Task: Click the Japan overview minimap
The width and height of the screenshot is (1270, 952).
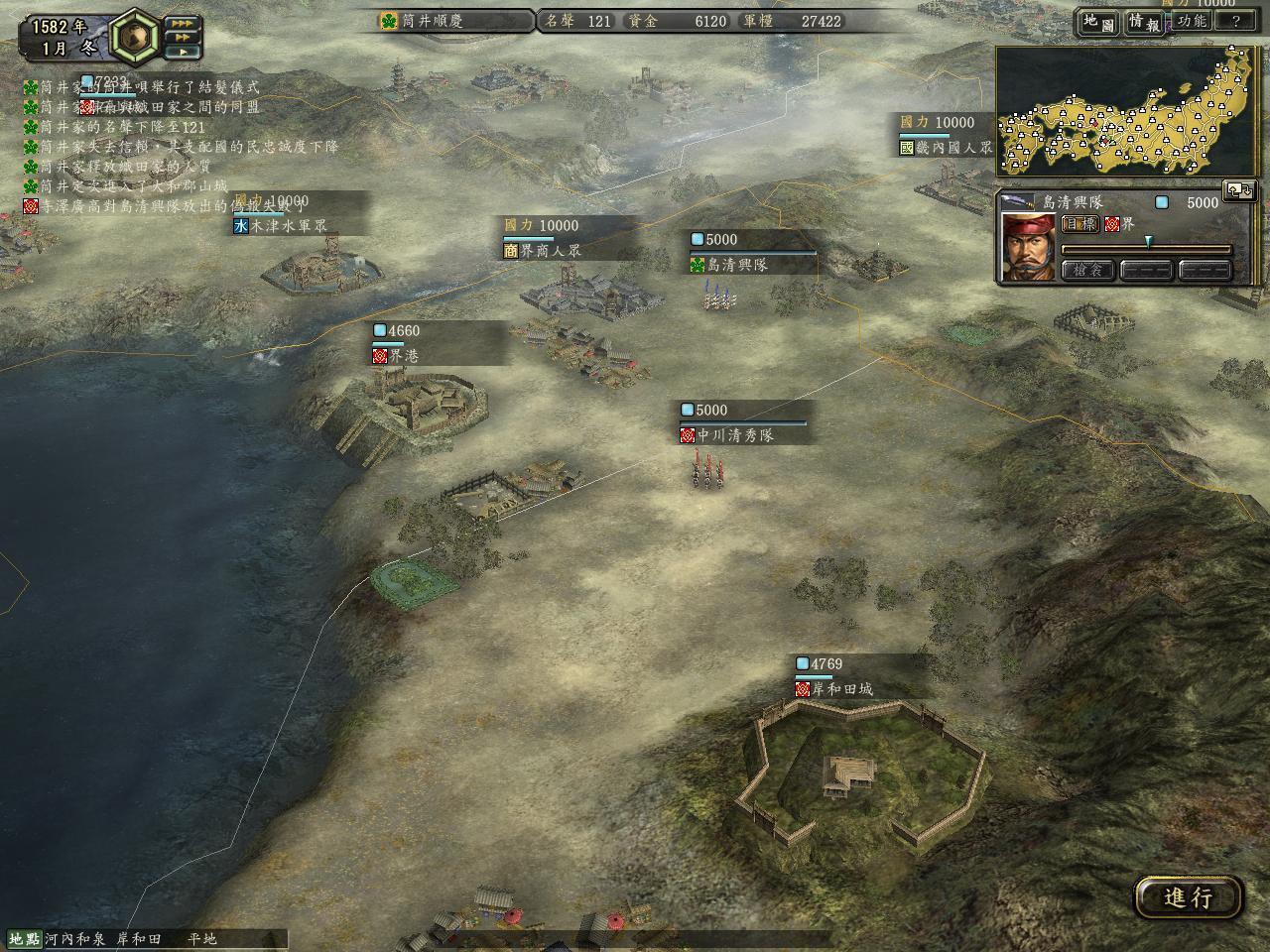Action: [1127, 112]
